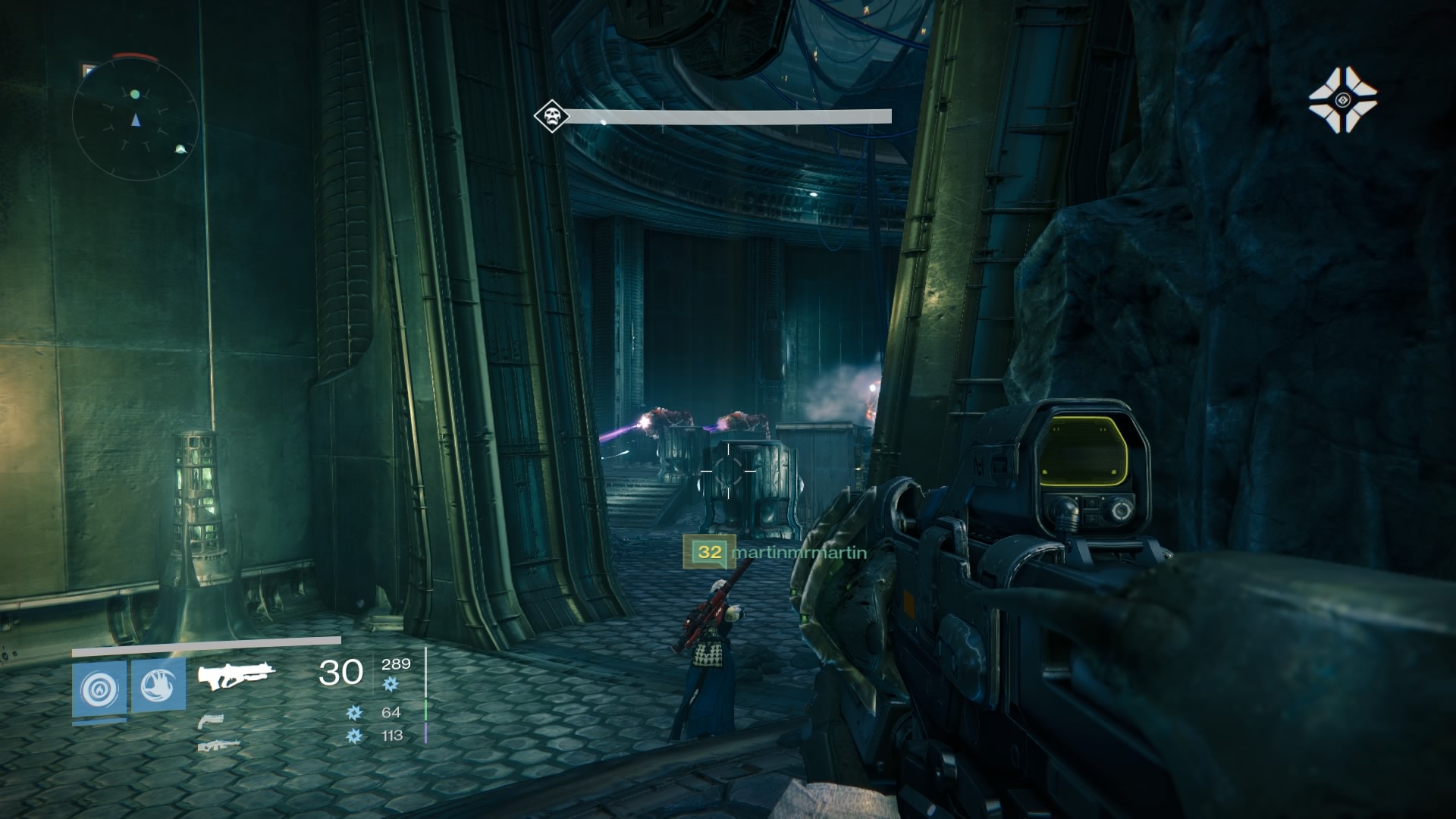The image size is (1456, 819).
Task: Click the skull icon beside the boss bar
Action: [x=552, y=116]
